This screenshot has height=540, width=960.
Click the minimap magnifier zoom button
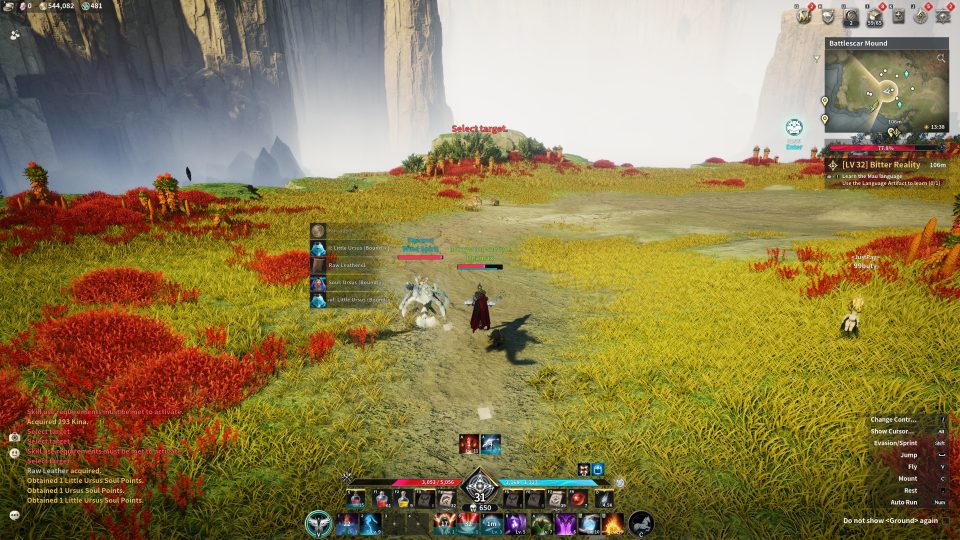click(x=941, y=59)
